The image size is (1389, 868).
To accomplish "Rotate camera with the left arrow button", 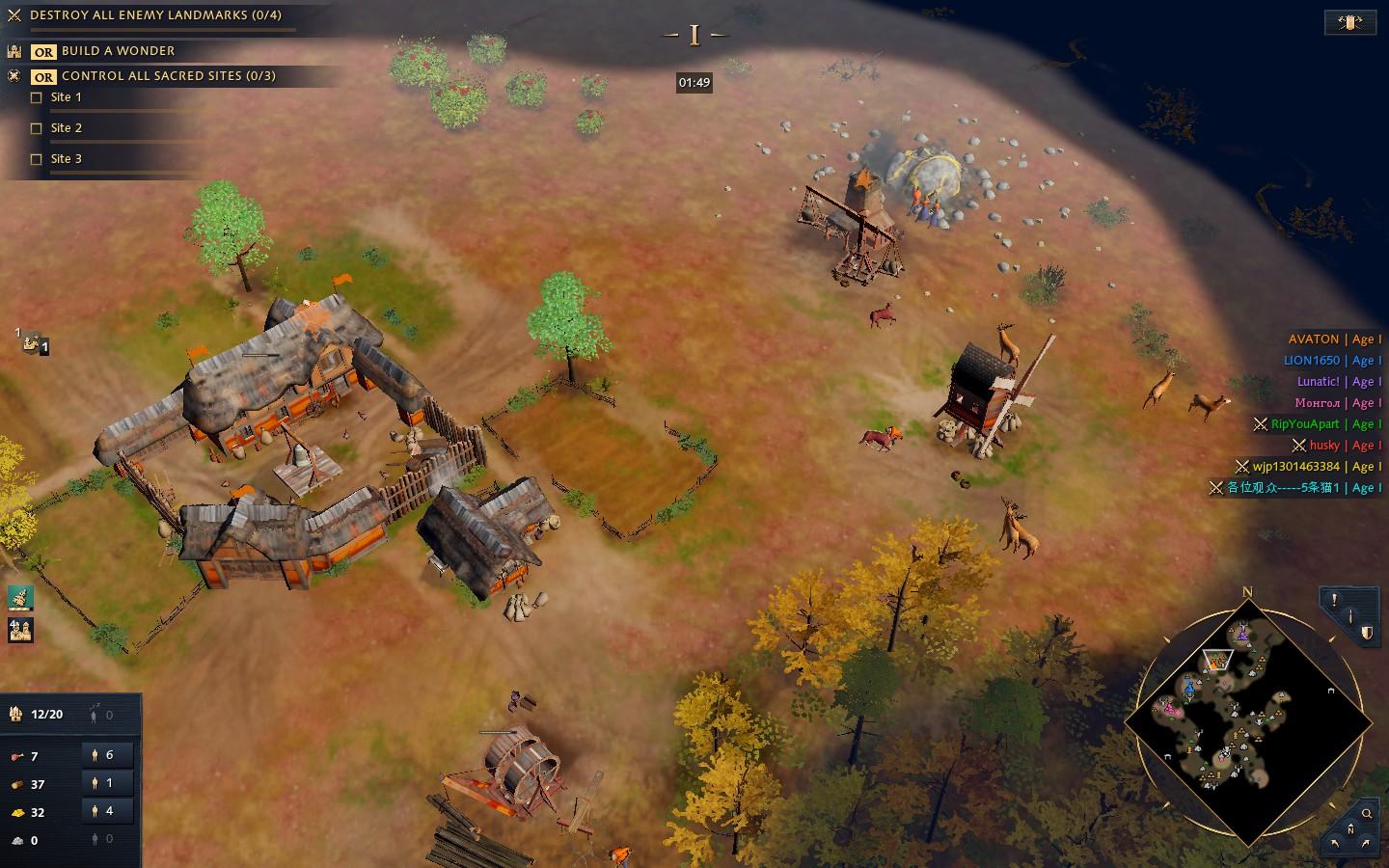I will coord(1337,842).
